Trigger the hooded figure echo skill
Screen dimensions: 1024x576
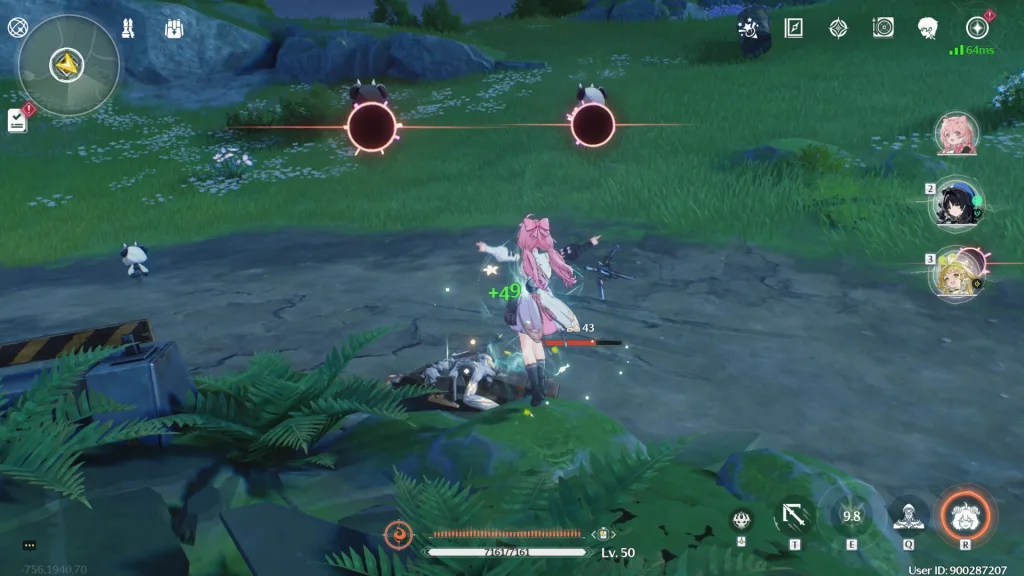909,516
